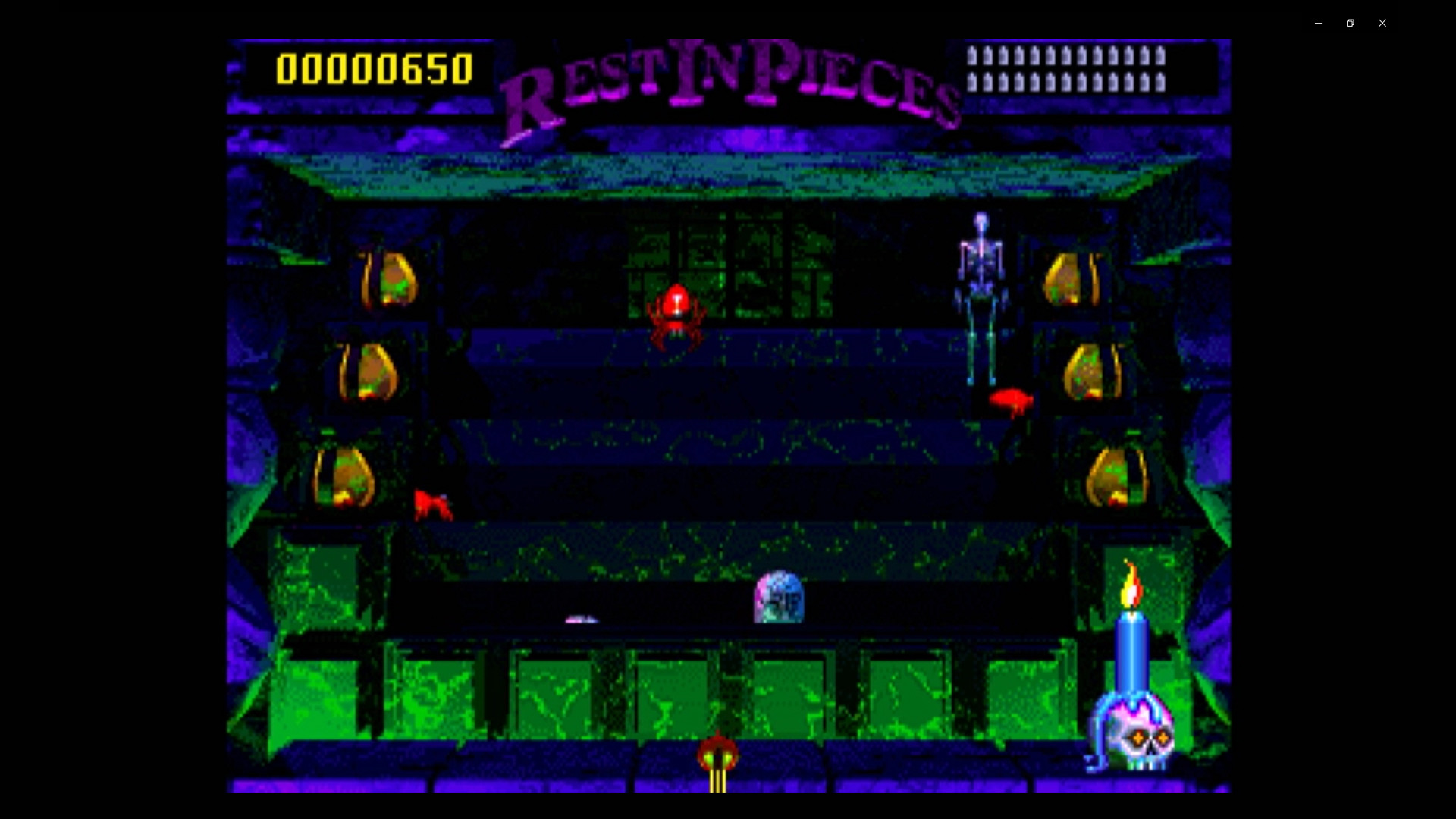Click the blue skeleton on the right stage
This screenshot has height=819, width=1456.
[x=982, y=296]
